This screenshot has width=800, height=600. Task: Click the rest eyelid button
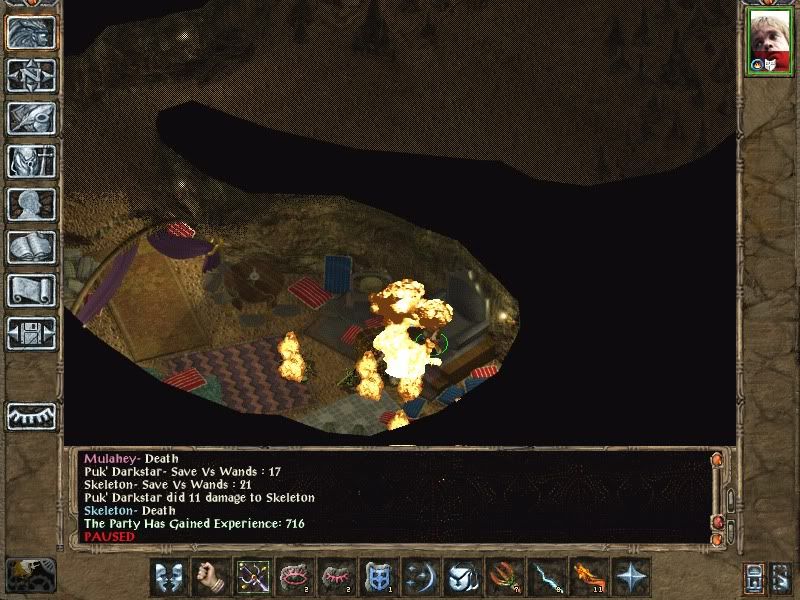pyautogui.click(x=30, y=415)
